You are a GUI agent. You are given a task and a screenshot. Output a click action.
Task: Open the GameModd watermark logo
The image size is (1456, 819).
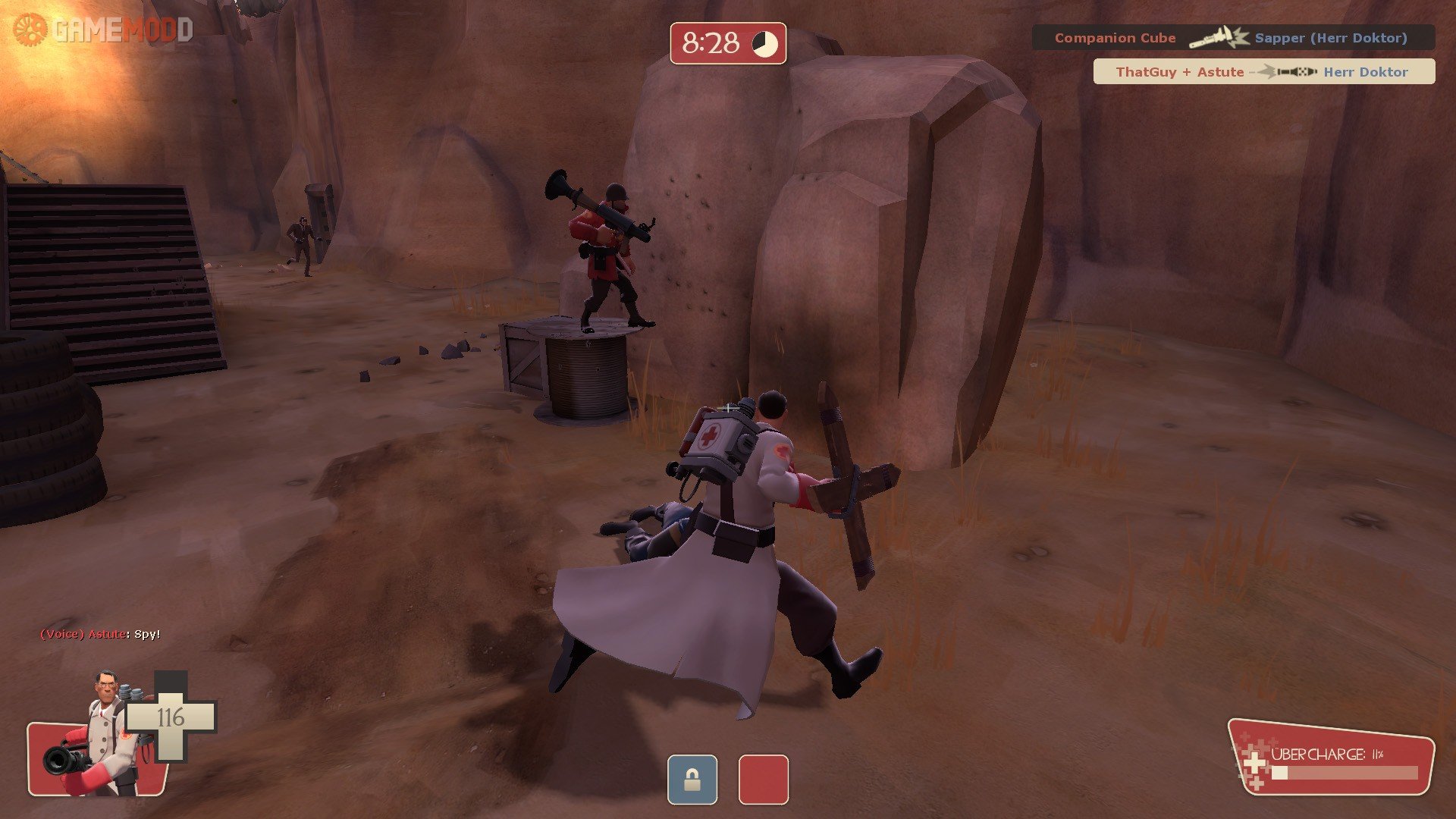(x=103, y=30)
